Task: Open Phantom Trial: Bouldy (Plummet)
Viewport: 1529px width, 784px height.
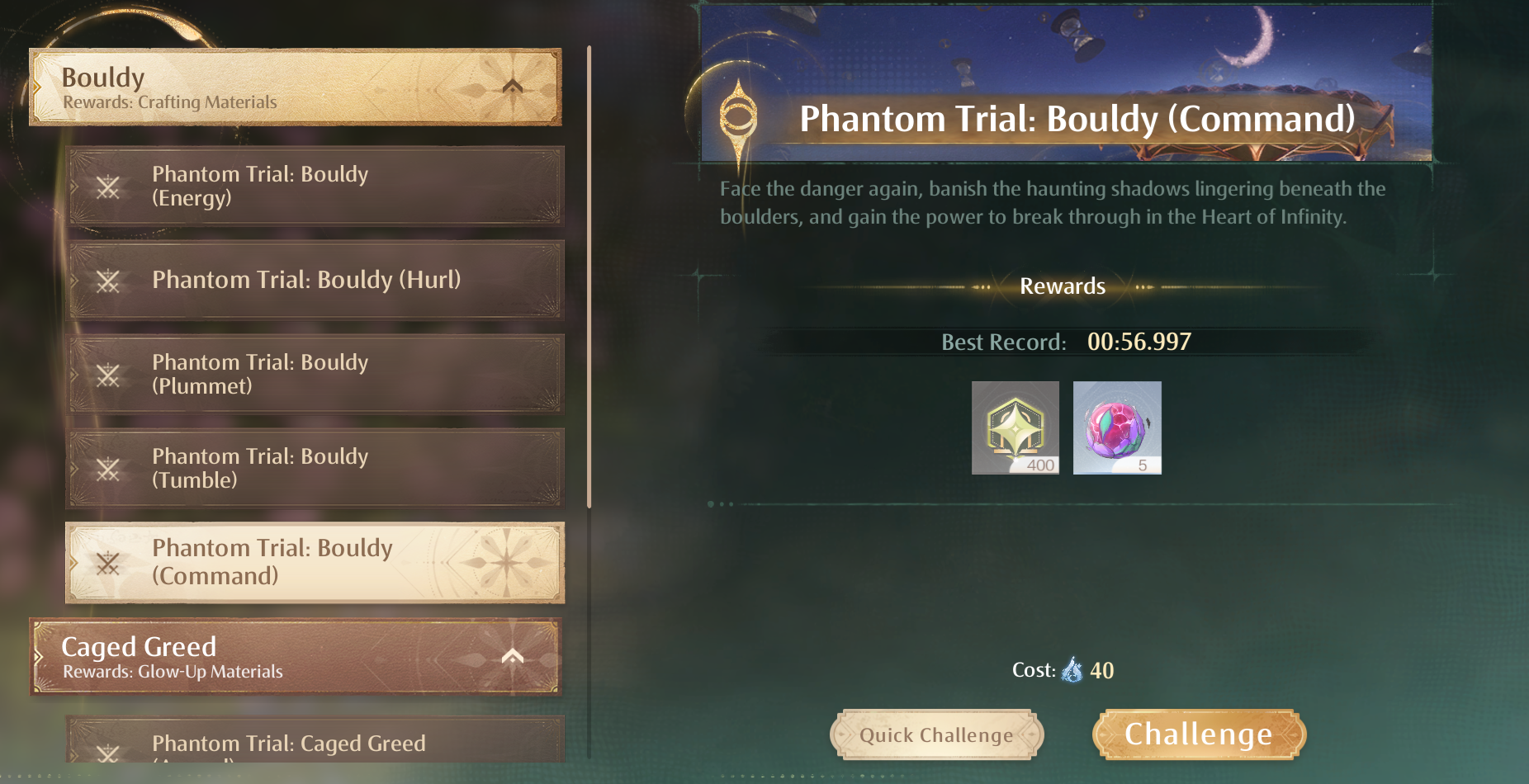Action: [315, 375]
